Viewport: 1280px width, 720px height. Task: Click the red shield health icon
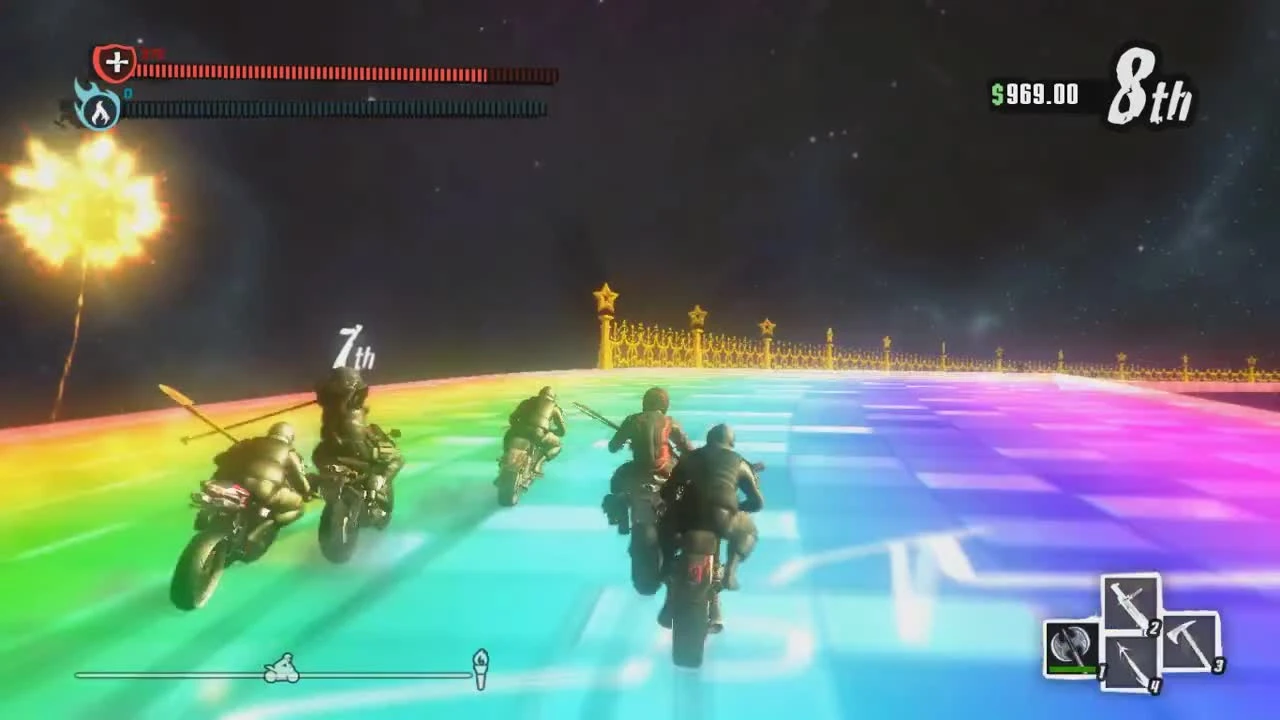(x=115, y=63)
